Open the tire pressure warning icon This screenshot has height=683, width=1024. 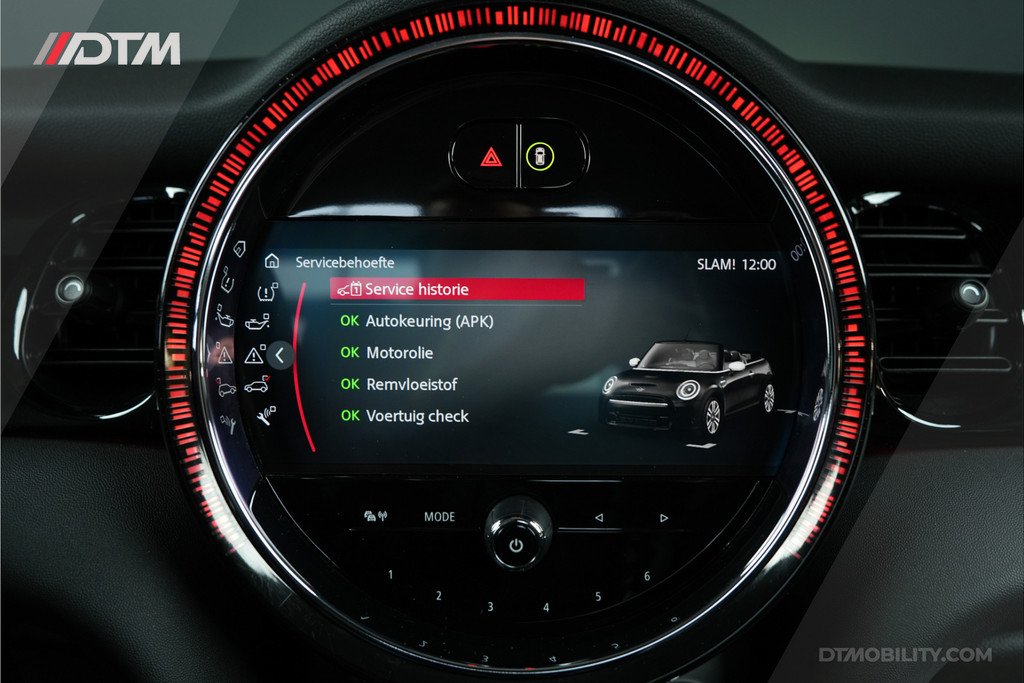[267, 293]
